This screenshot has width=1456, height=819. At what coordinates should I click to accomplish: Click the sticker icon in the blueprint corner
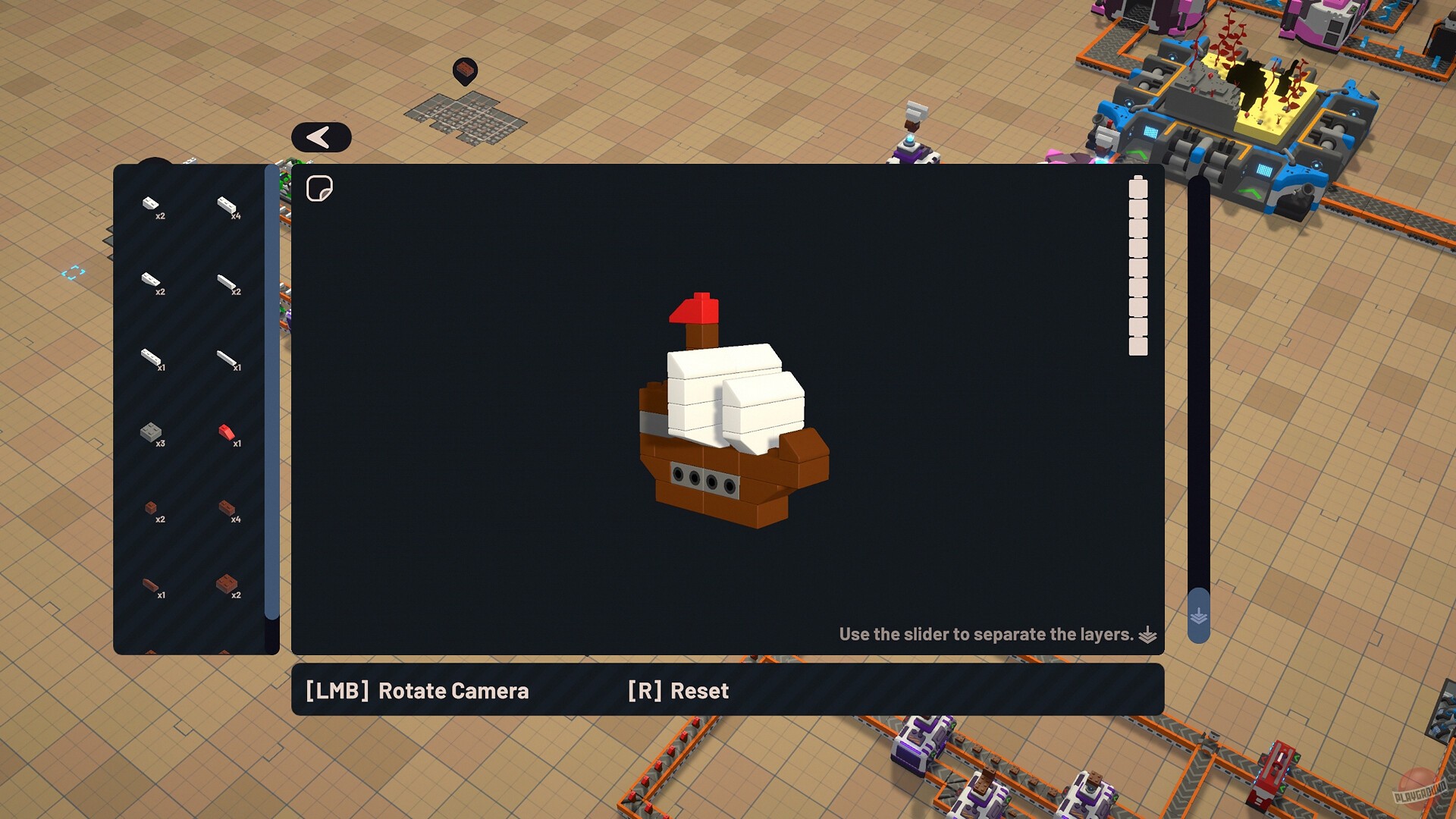tap(321, 187)
